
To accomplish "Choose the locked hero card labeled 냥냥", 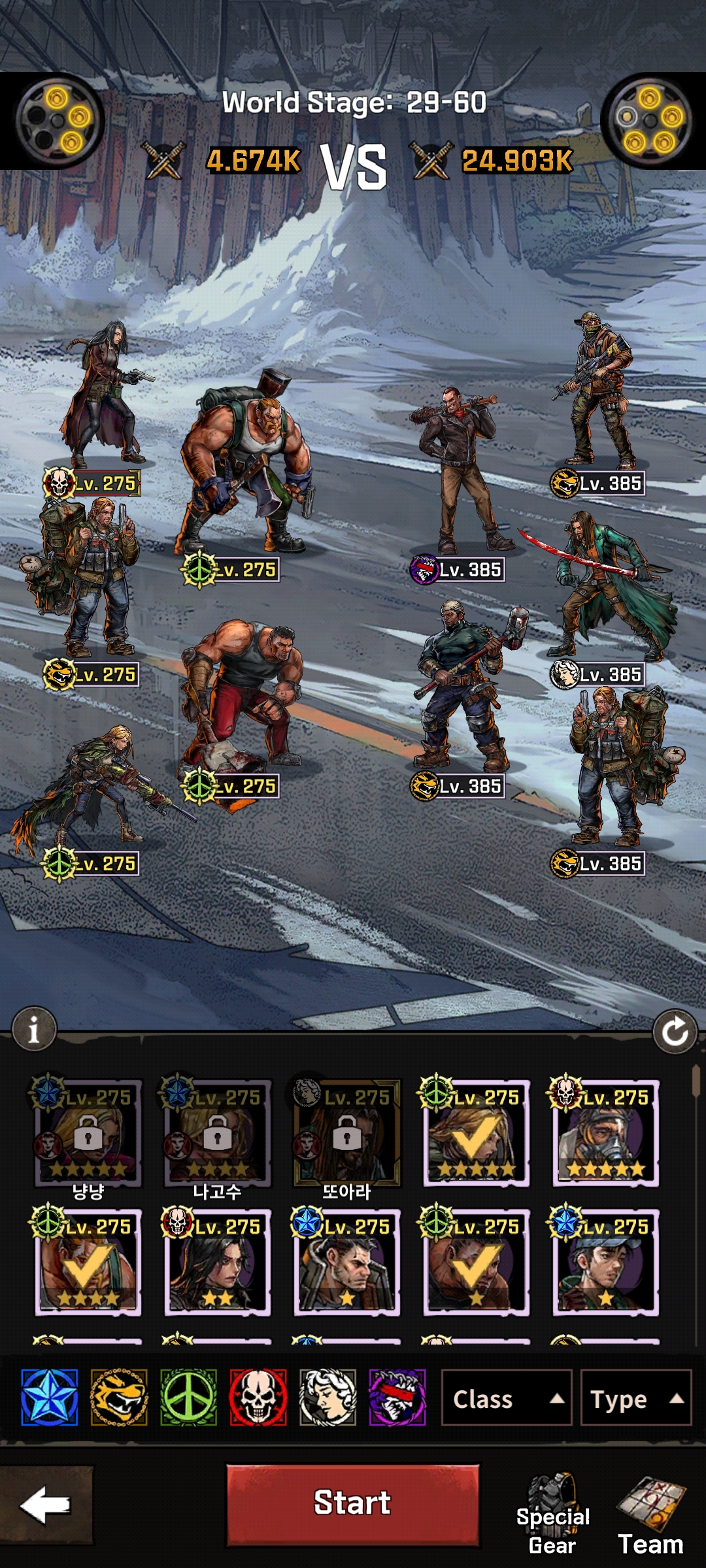I will pos(88,1134).
